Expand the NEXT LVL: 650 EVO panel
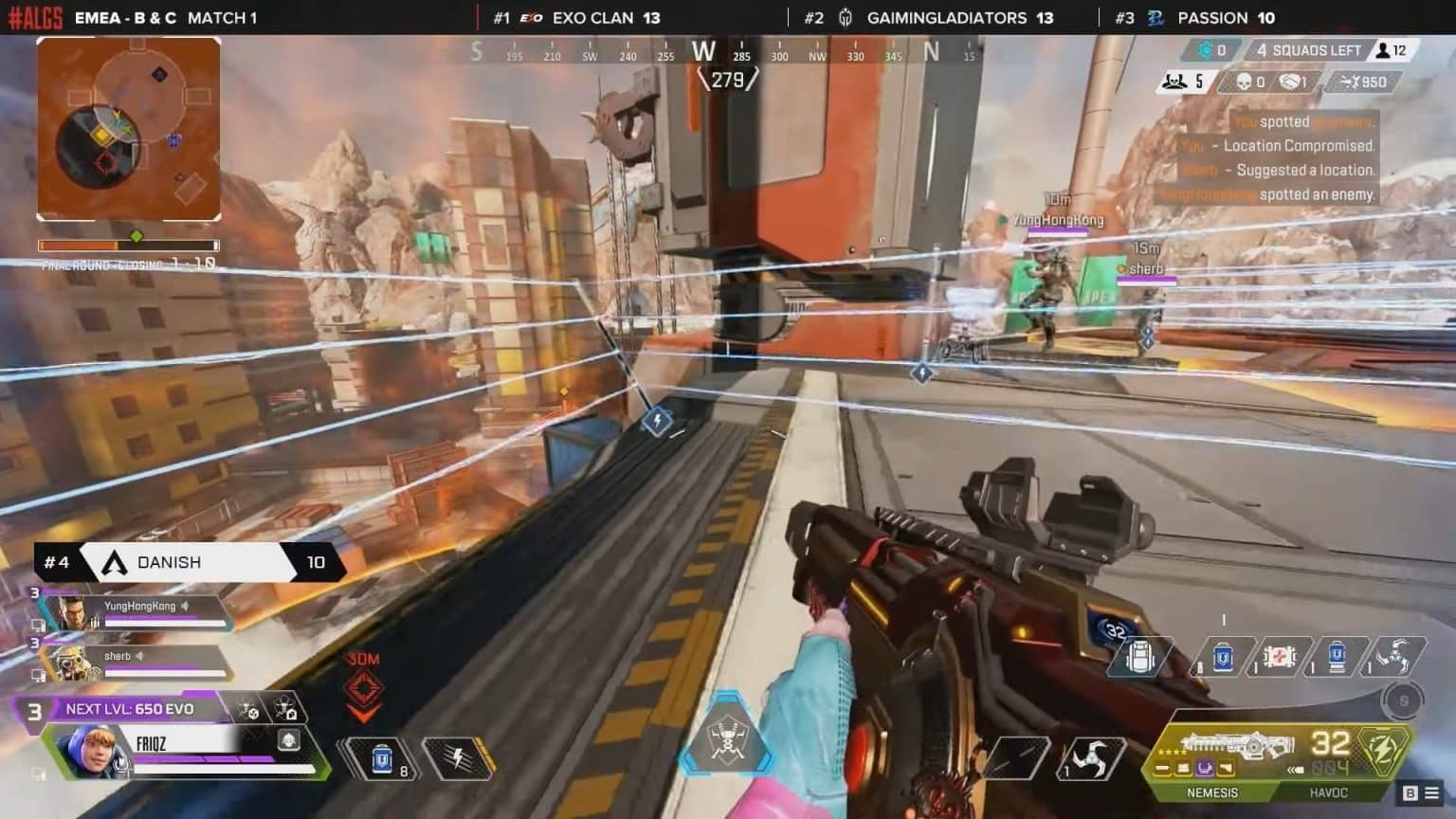This screenshot has height=819, width=1456. click(x=128, y=708)
